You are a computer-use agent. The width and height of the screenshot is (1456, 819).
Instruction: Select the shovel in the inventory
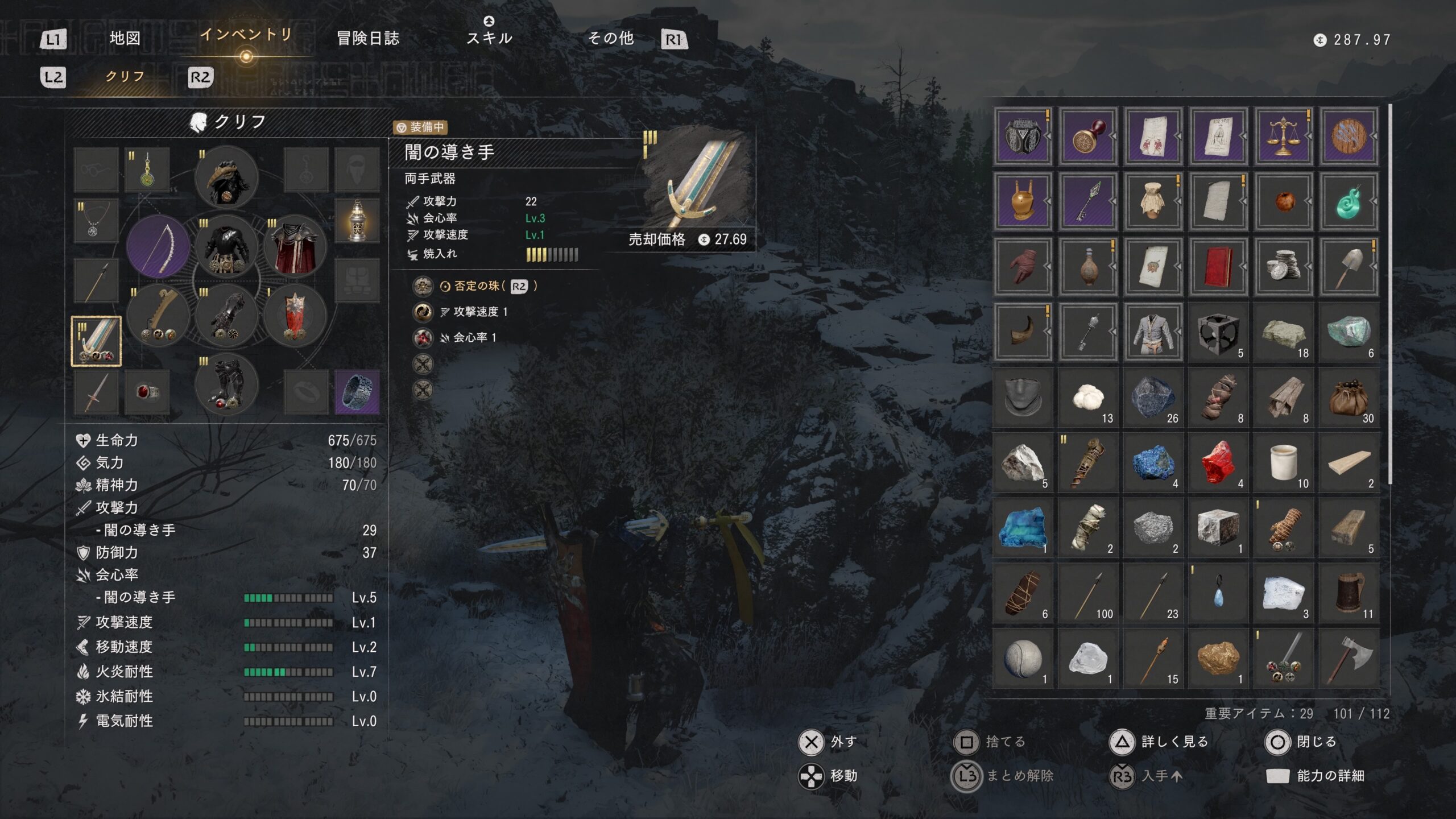[1349, 267]
